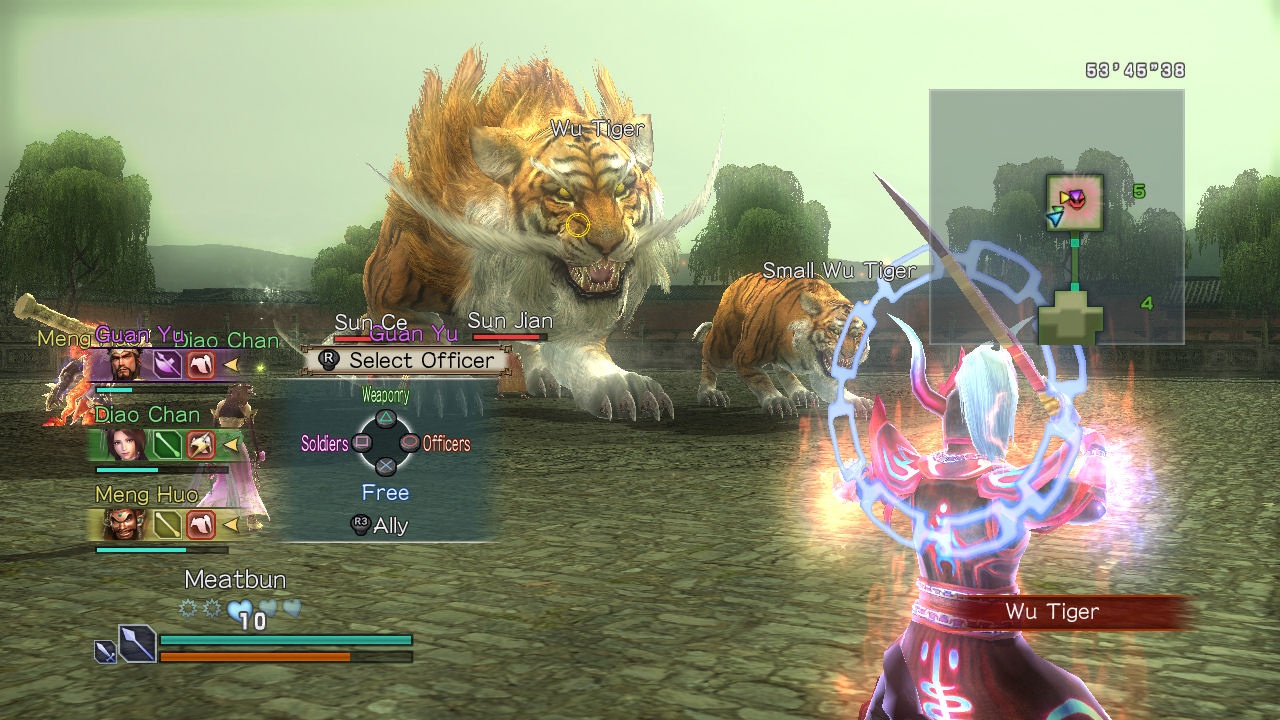
Task: Open the Select Officer banner
Action: 408,360
